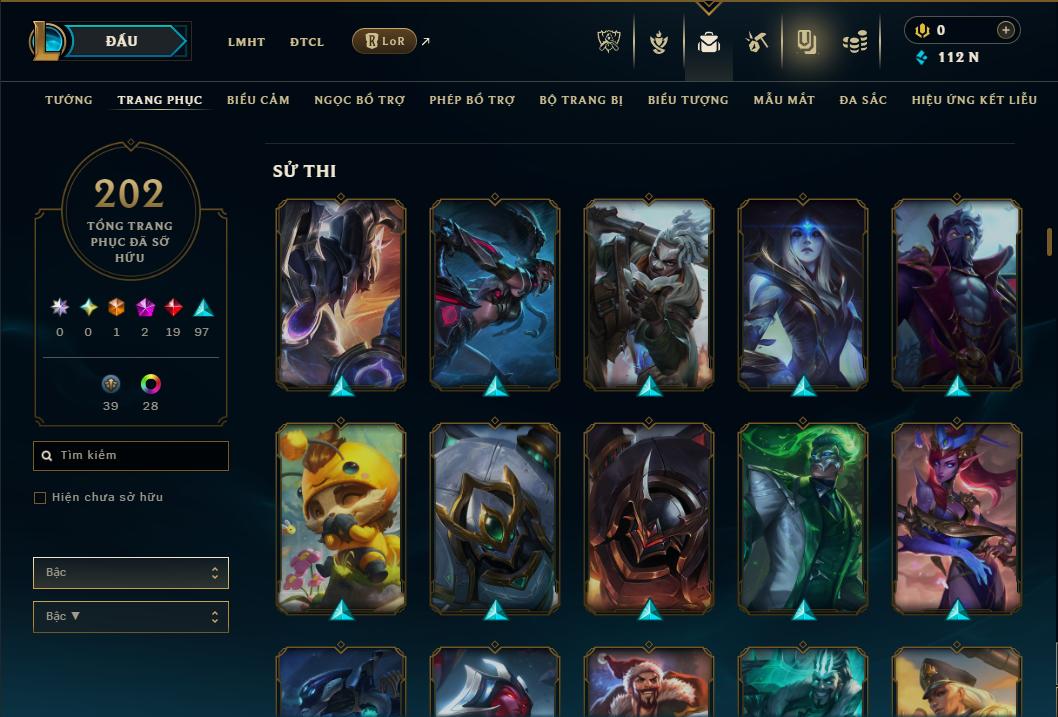1058x717 pixels.
Task: Toggle the Hiện chưa sở hữu checkbox
Action: 40,498
